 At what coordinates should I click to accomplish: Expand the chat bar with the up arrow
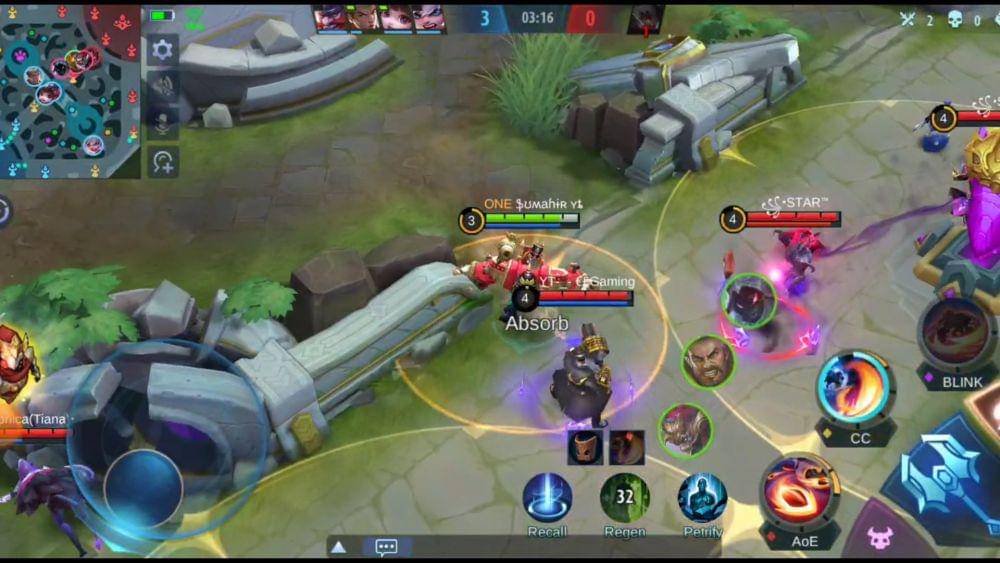(x=339, y=547)
